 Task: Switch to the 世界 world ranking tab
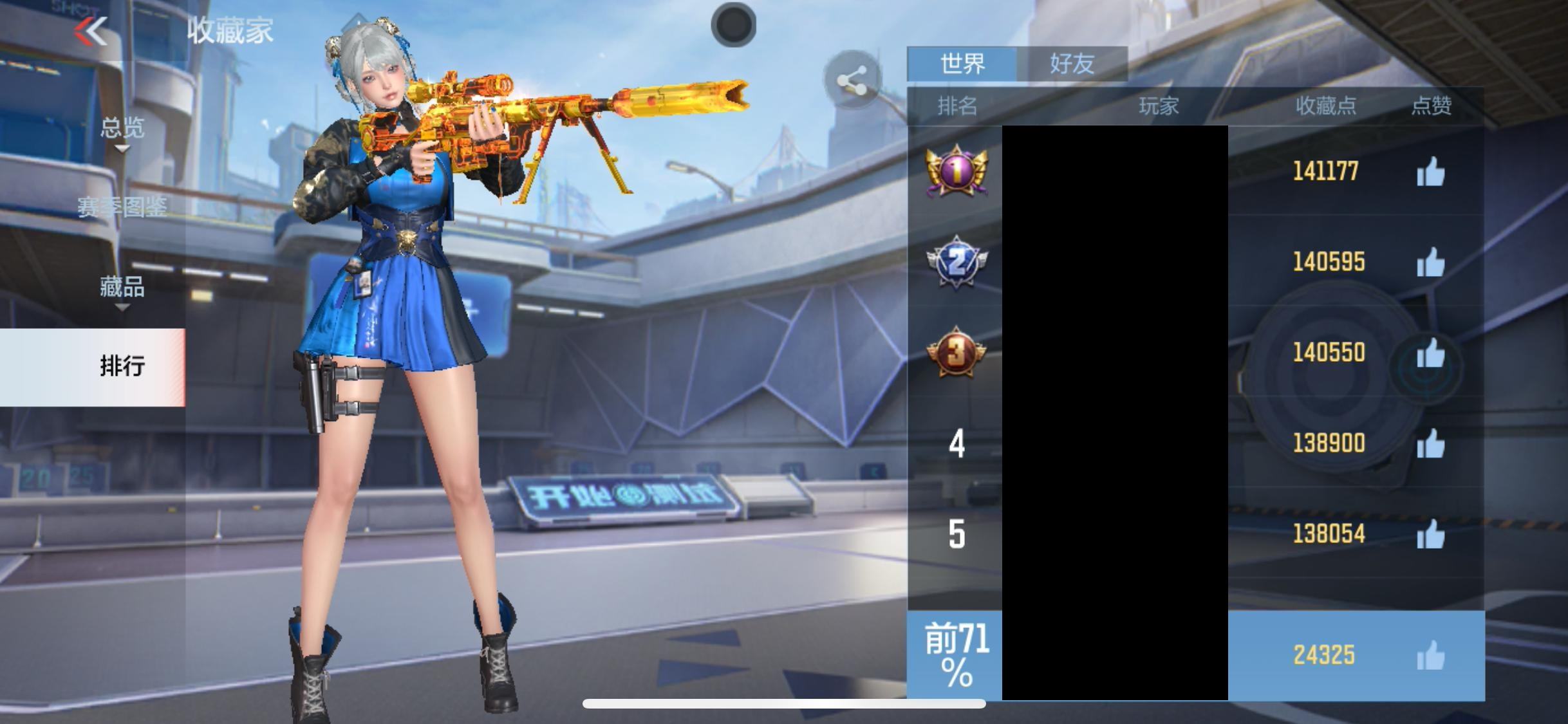click(962, 64)
